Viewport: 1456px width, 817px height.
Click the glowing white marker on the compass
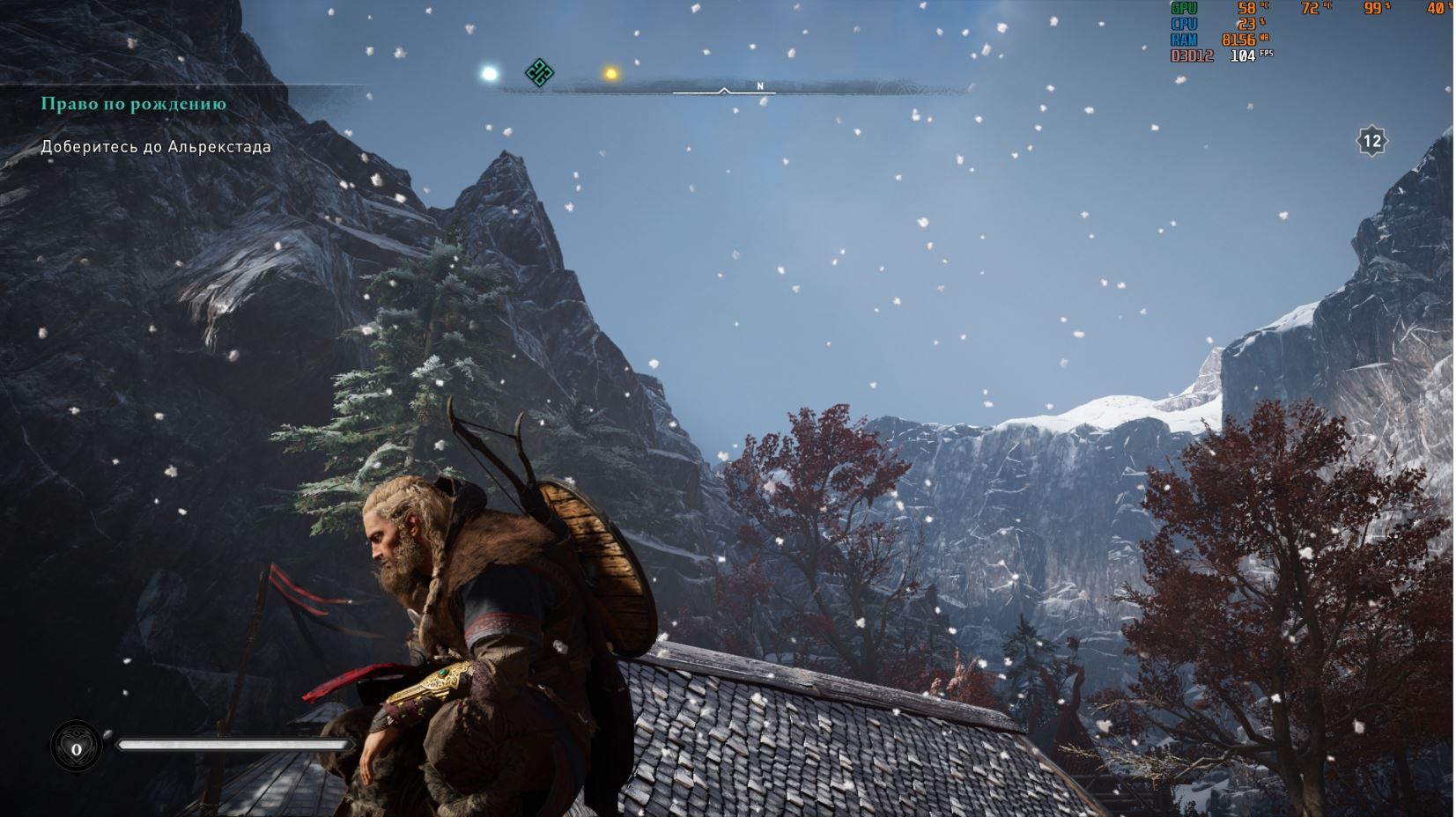pos(489,74)
